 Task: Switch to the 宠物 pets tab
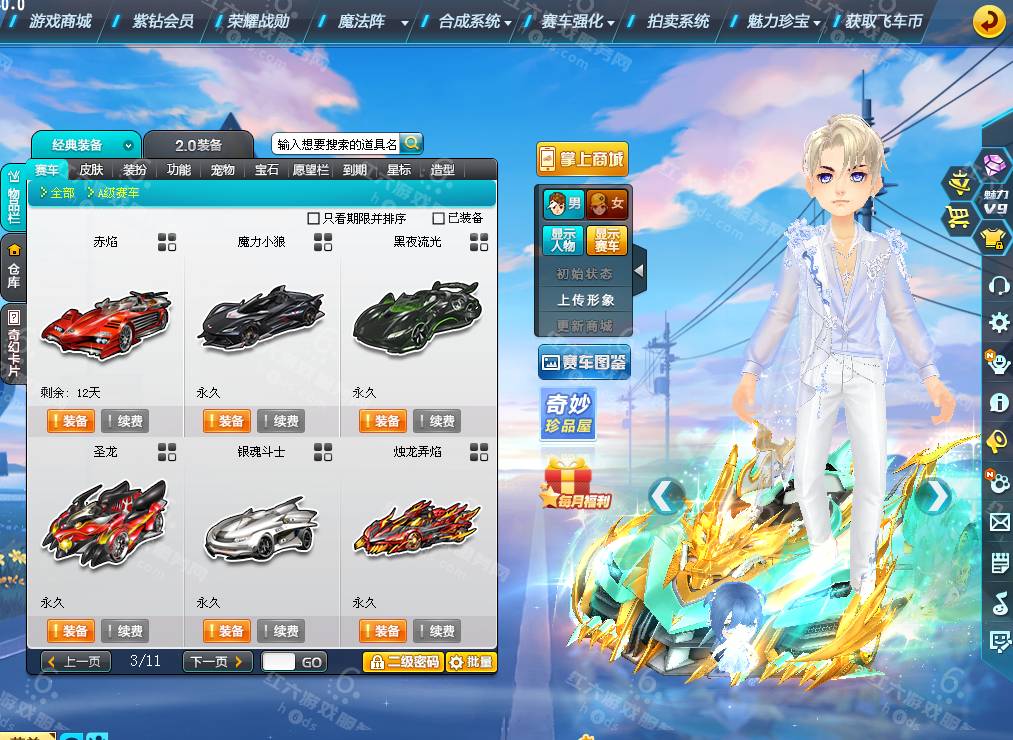222,170
